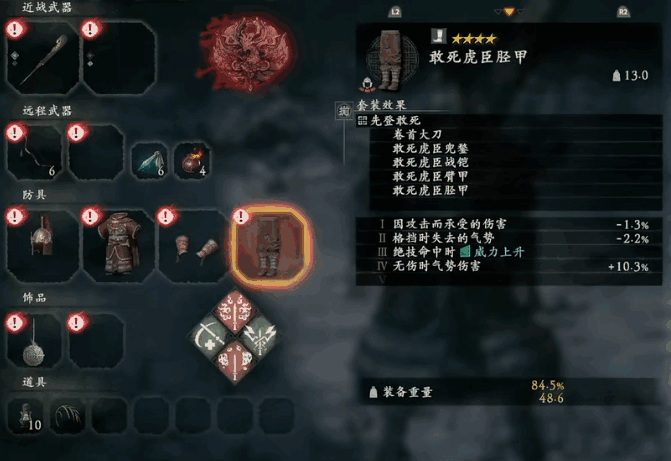Select the helmet armor slot
The height and width of the screenshot is (461, 671).
[41, 245]
